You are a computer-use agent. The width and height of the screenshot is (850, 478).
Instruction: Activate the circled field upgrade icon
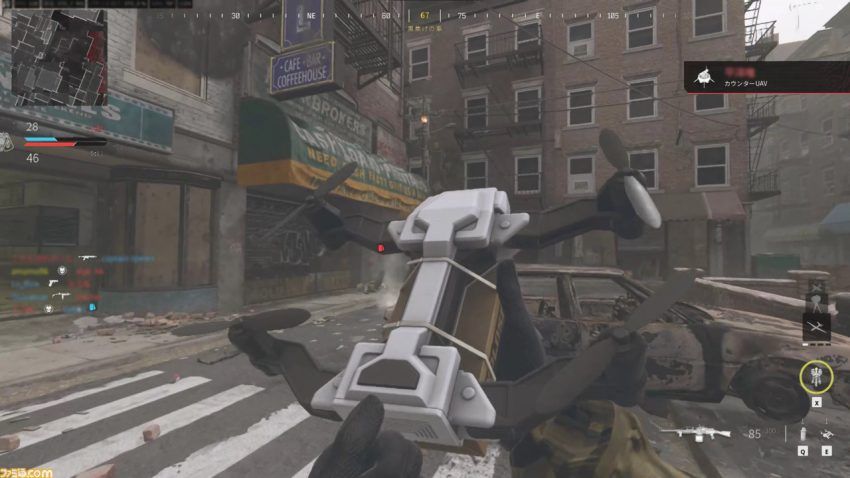[x=816, y=377]
